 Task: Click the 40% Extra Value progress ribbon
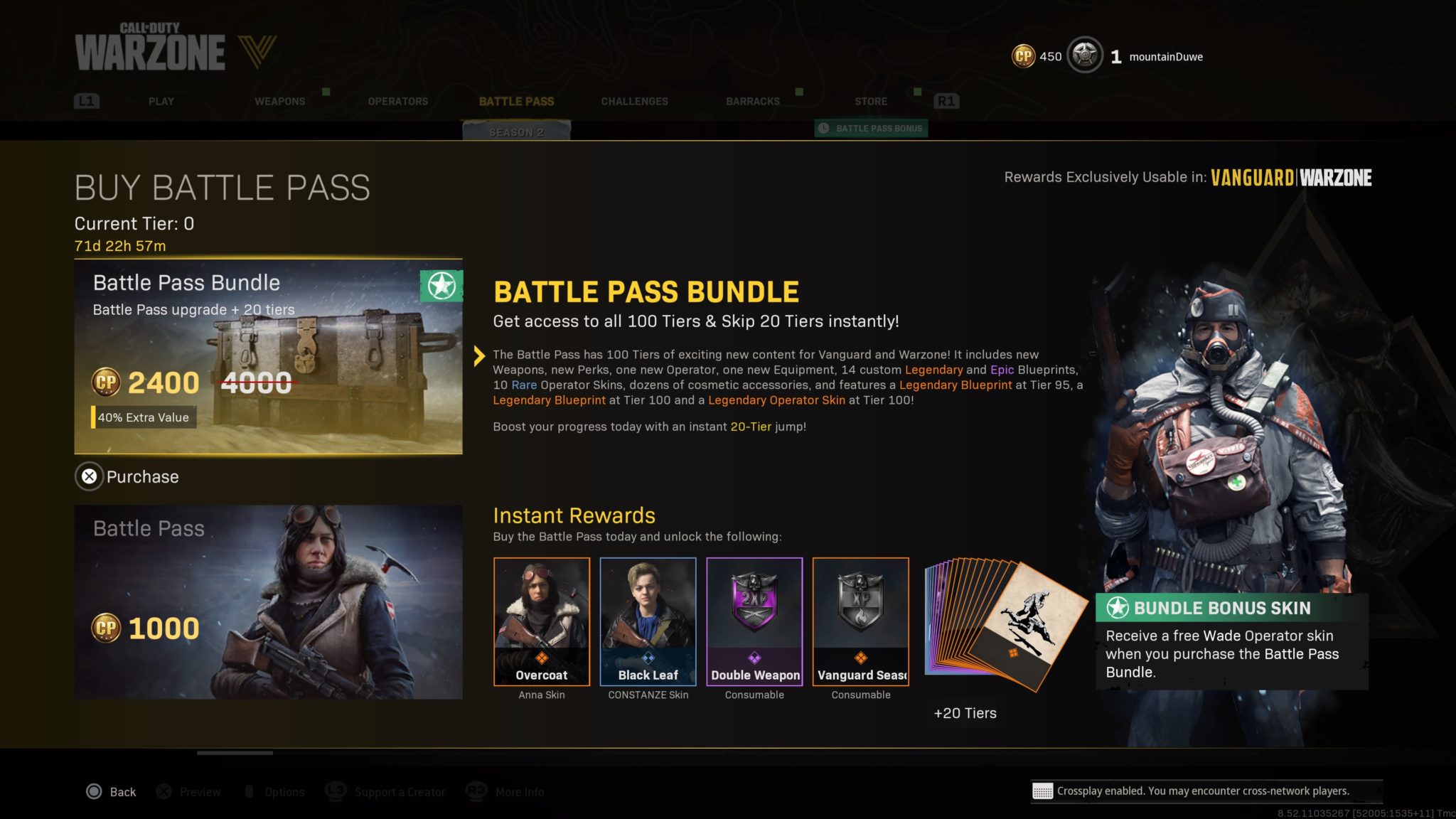143,417
